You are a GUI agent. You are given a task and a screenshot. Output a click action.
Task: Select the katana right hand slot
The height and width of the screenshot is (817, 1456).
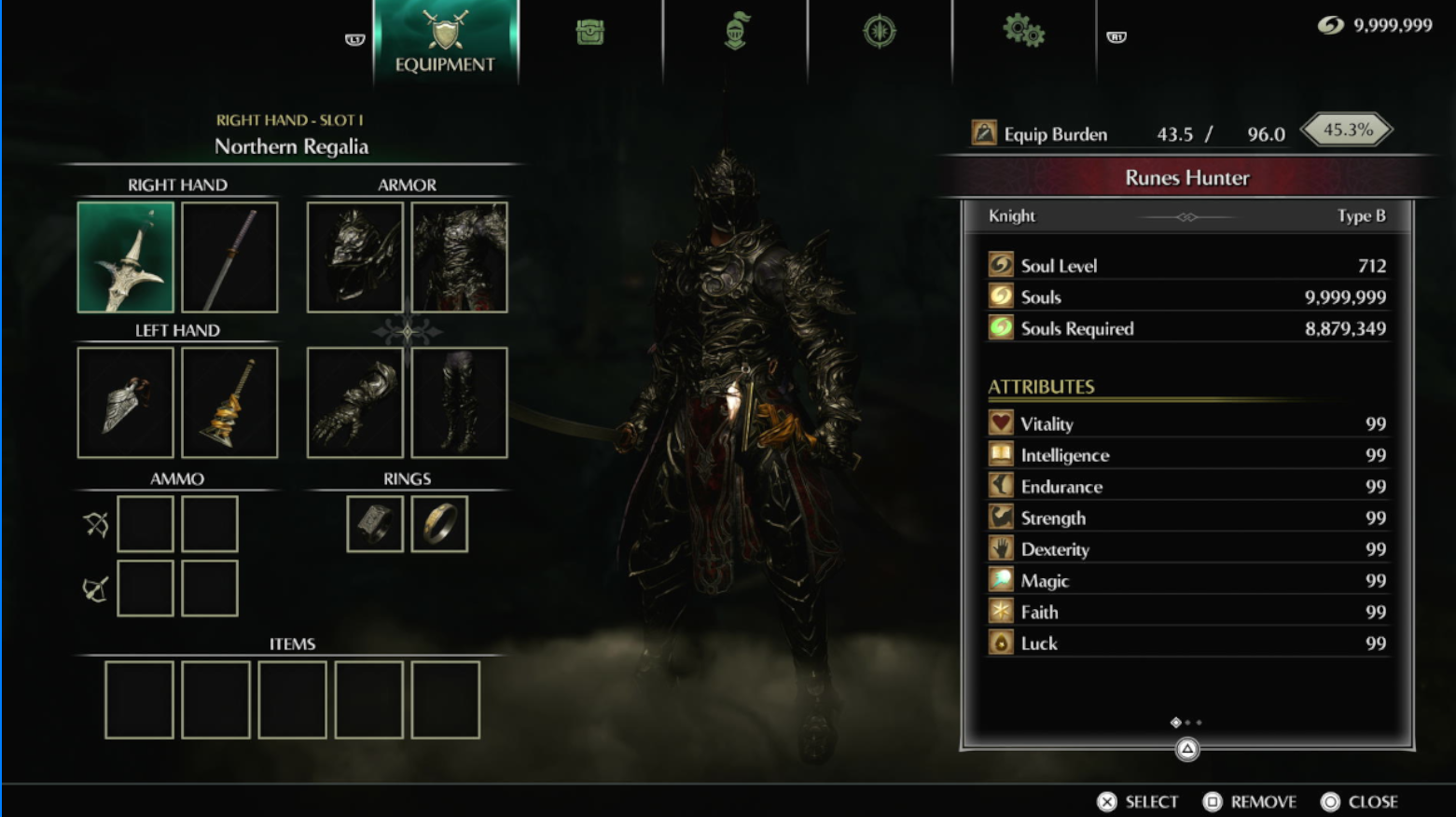pyautogui.click(x=229, y=256)
